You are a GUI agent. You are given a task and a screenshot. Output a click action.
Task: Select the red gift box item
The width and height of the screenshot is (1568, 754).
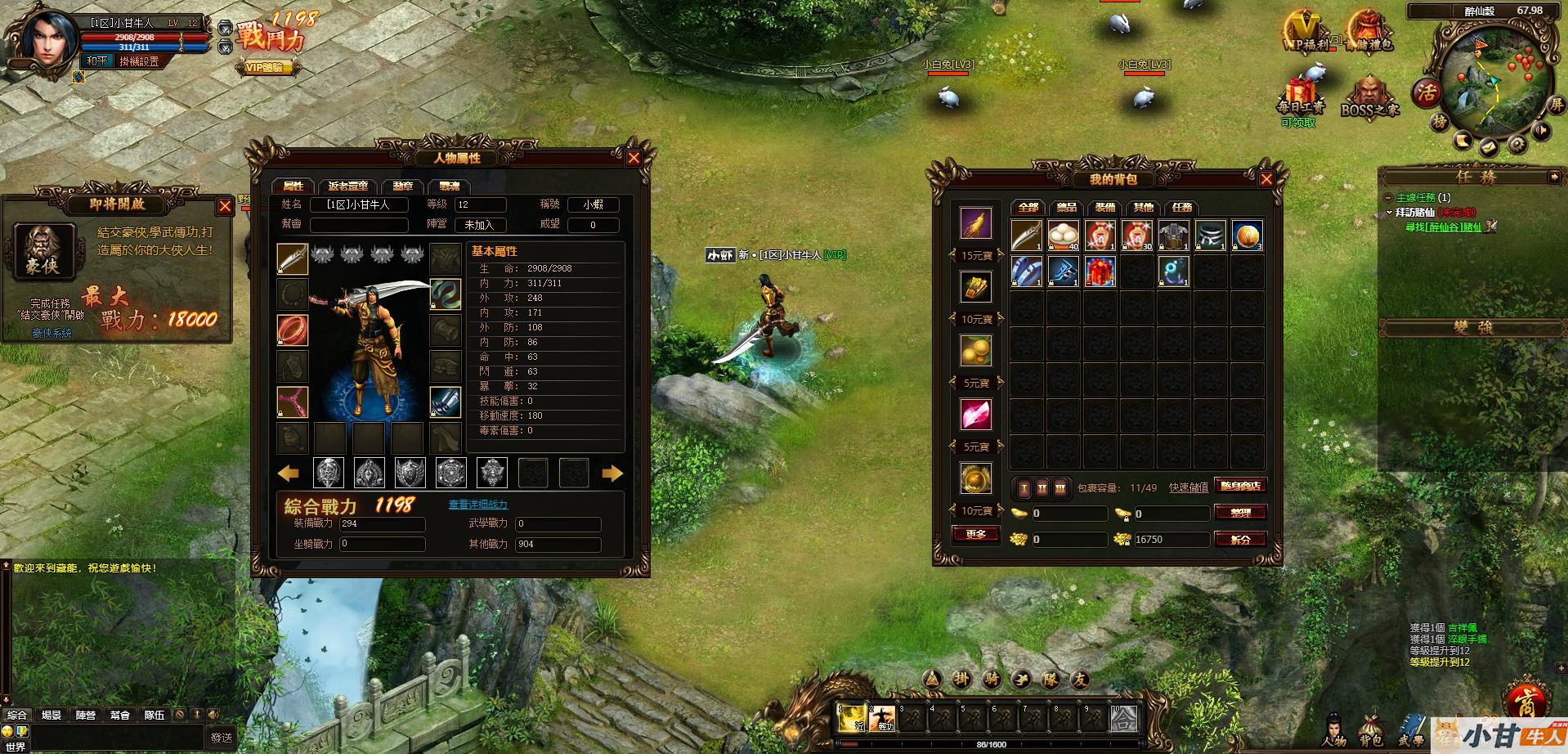pos(1100,271)
